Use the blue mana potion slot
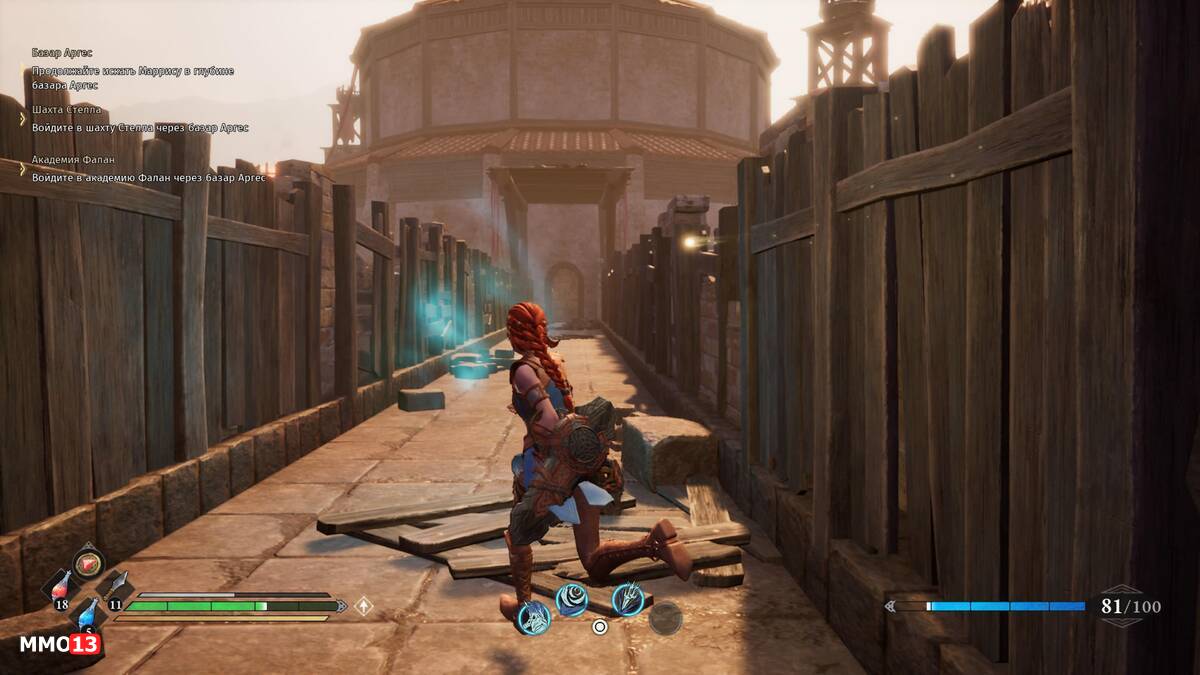Screen dimensions: 1200x675 89,612
